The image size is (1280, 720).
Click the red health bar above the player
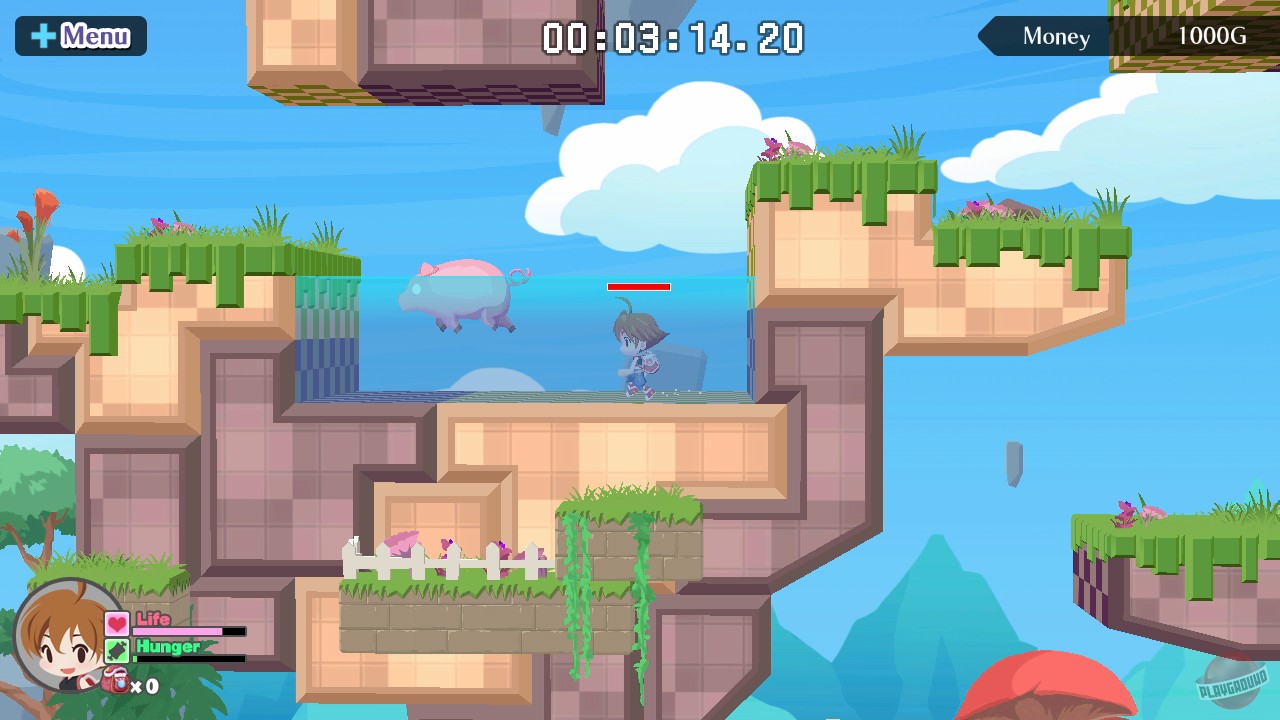639,286
